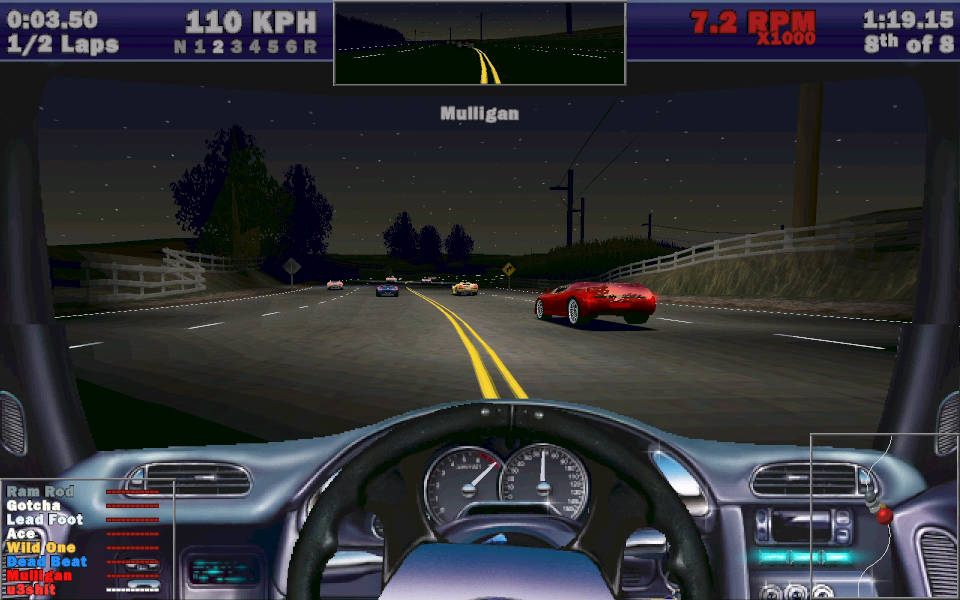The height and width of the screenshot is (600, 960).
Task: Select Lead Foot in the standings list
Action: [45, 519]
